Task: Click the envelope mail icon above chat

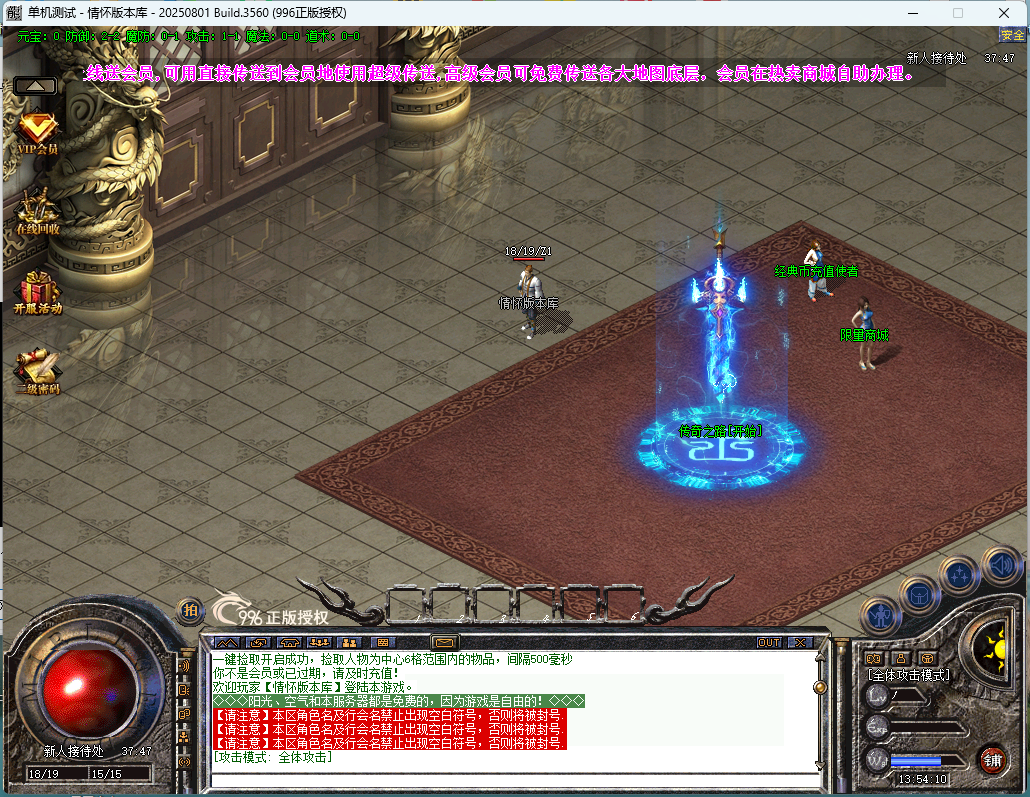Action: (444, 642)
